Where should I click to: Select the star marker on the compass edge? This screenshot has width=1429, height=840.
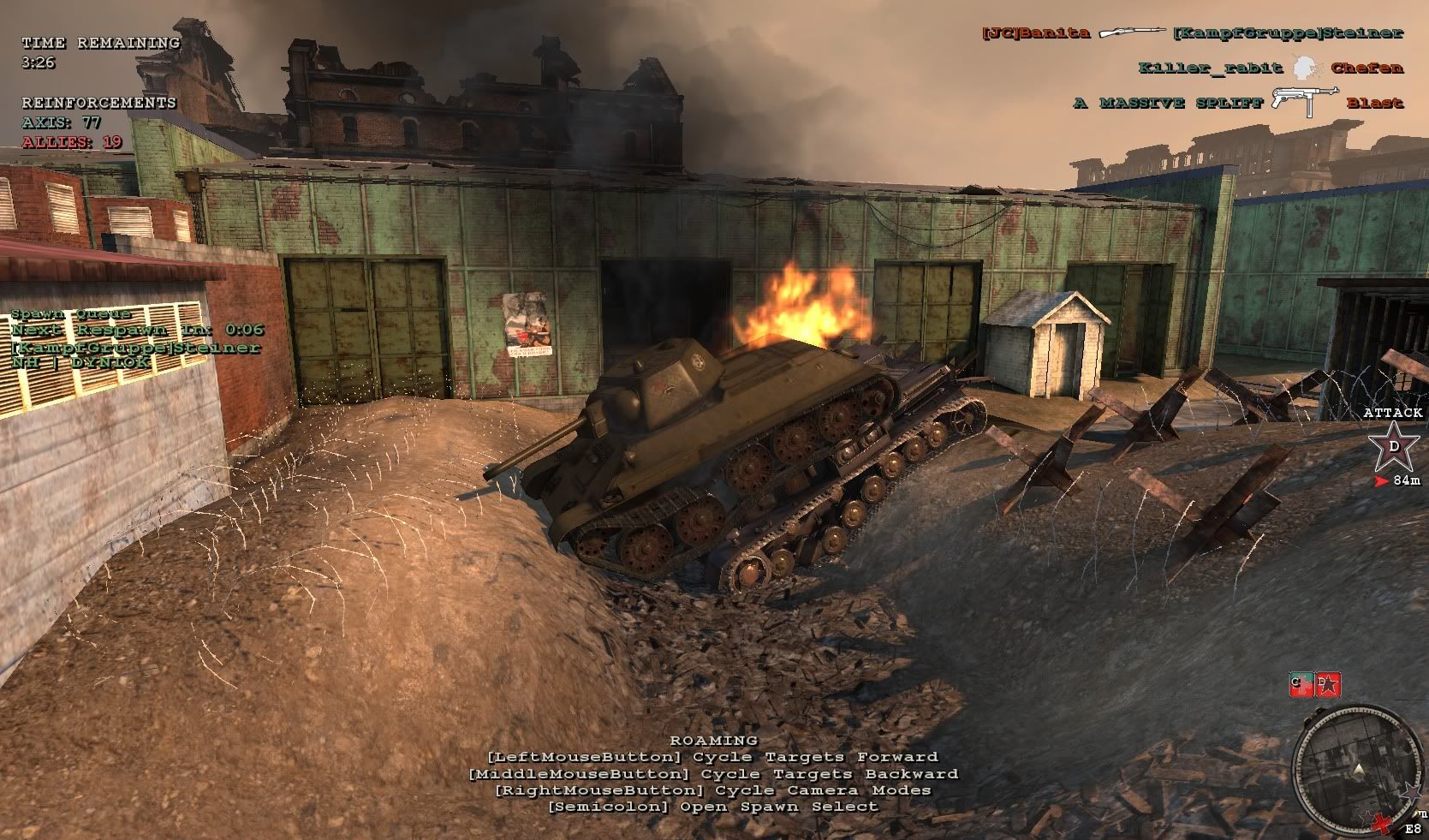[1411, 792]
